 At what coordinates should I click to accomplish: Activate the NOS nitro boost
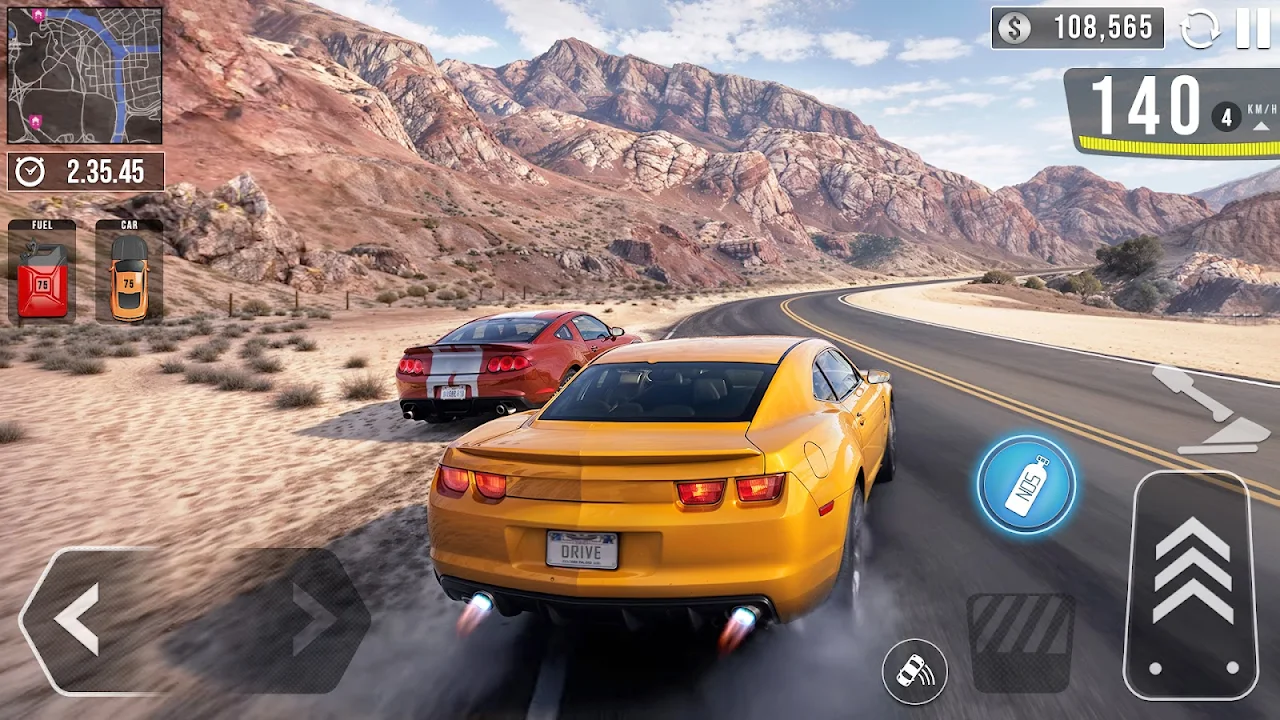pyautogui.click(x=1026, y=485)
